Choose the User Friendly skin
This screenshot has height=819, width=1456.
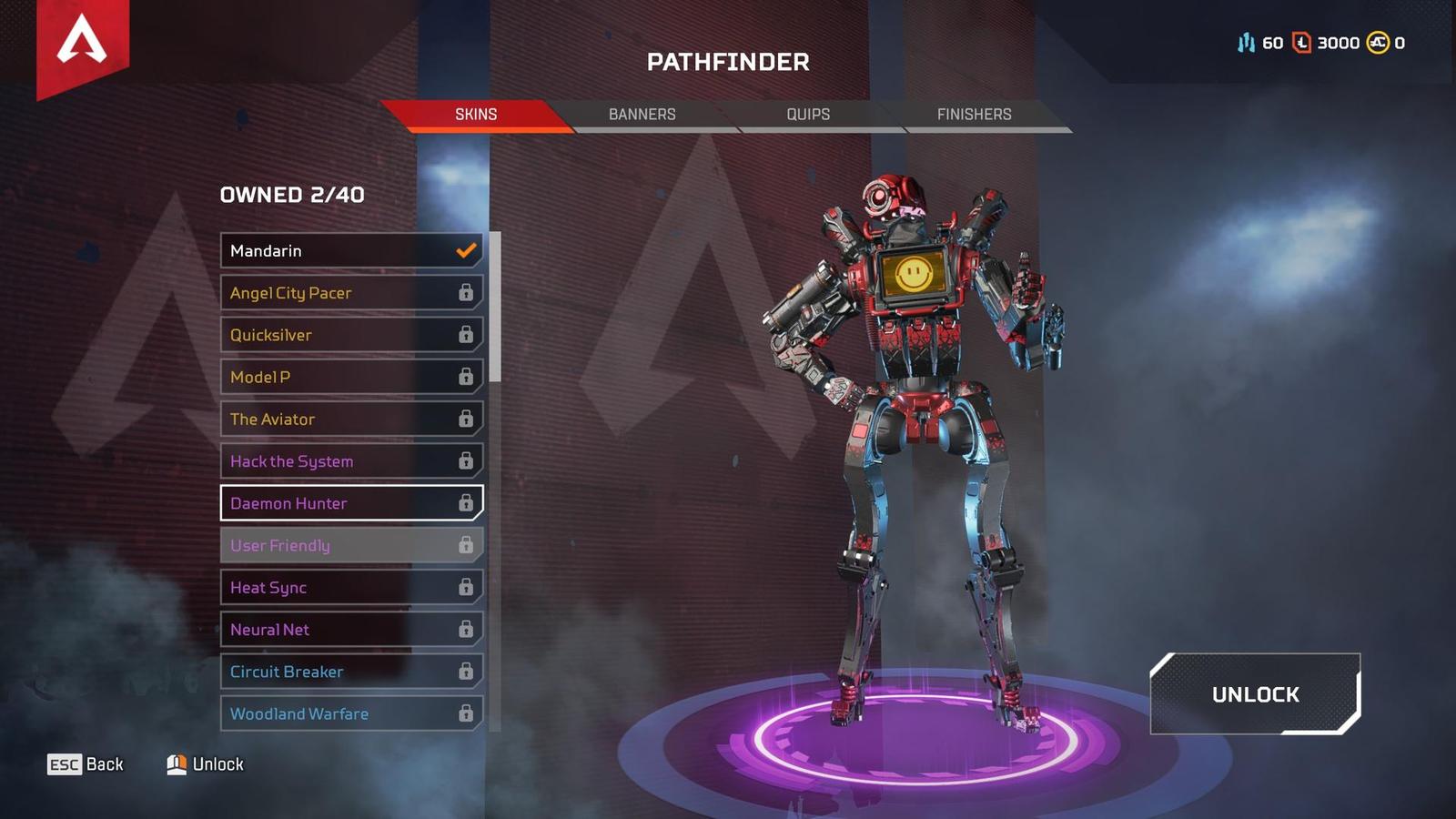(x=351, y=545)
